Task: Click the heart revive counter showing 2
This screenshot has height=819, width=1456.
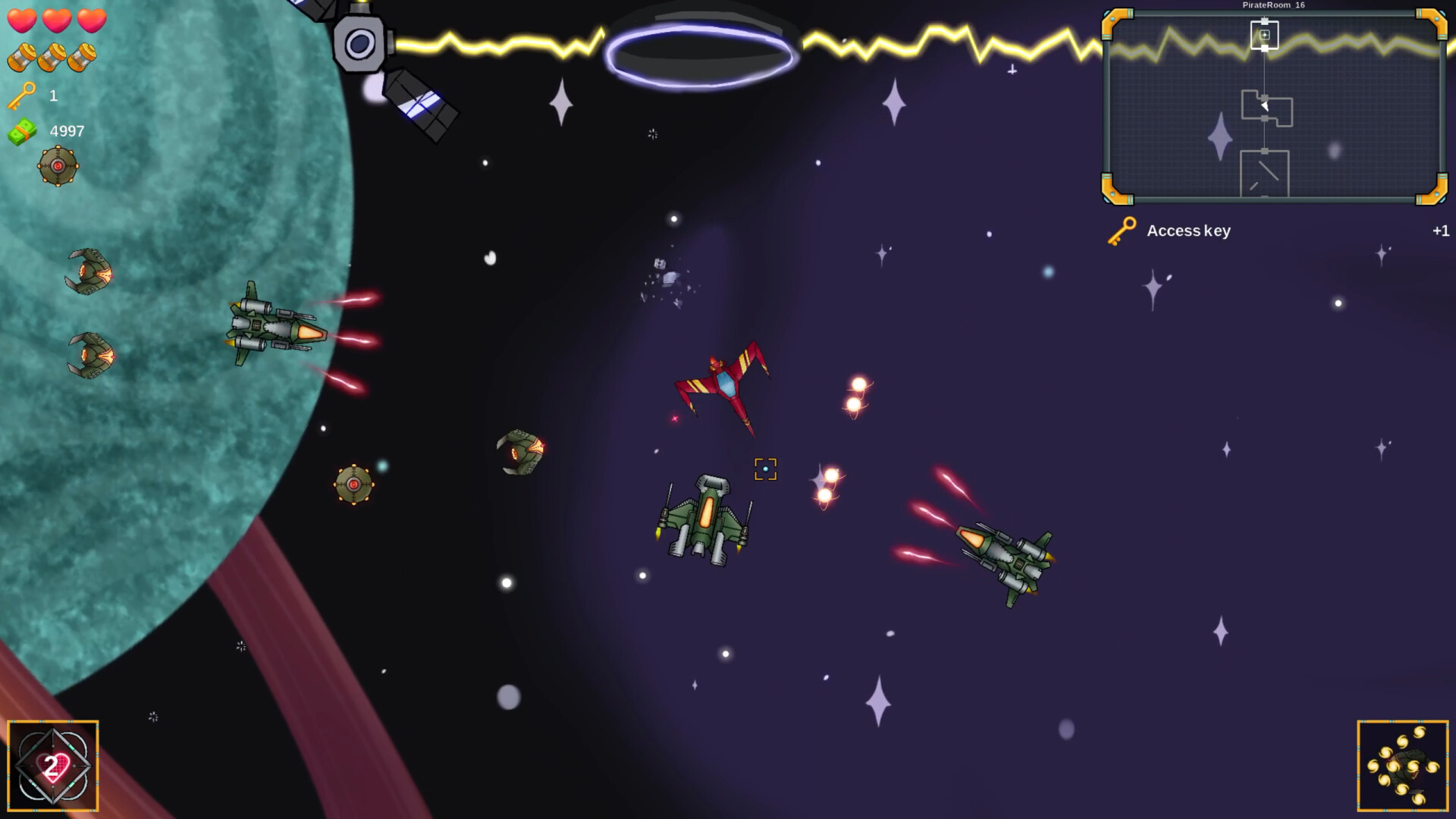Action: 52,766
